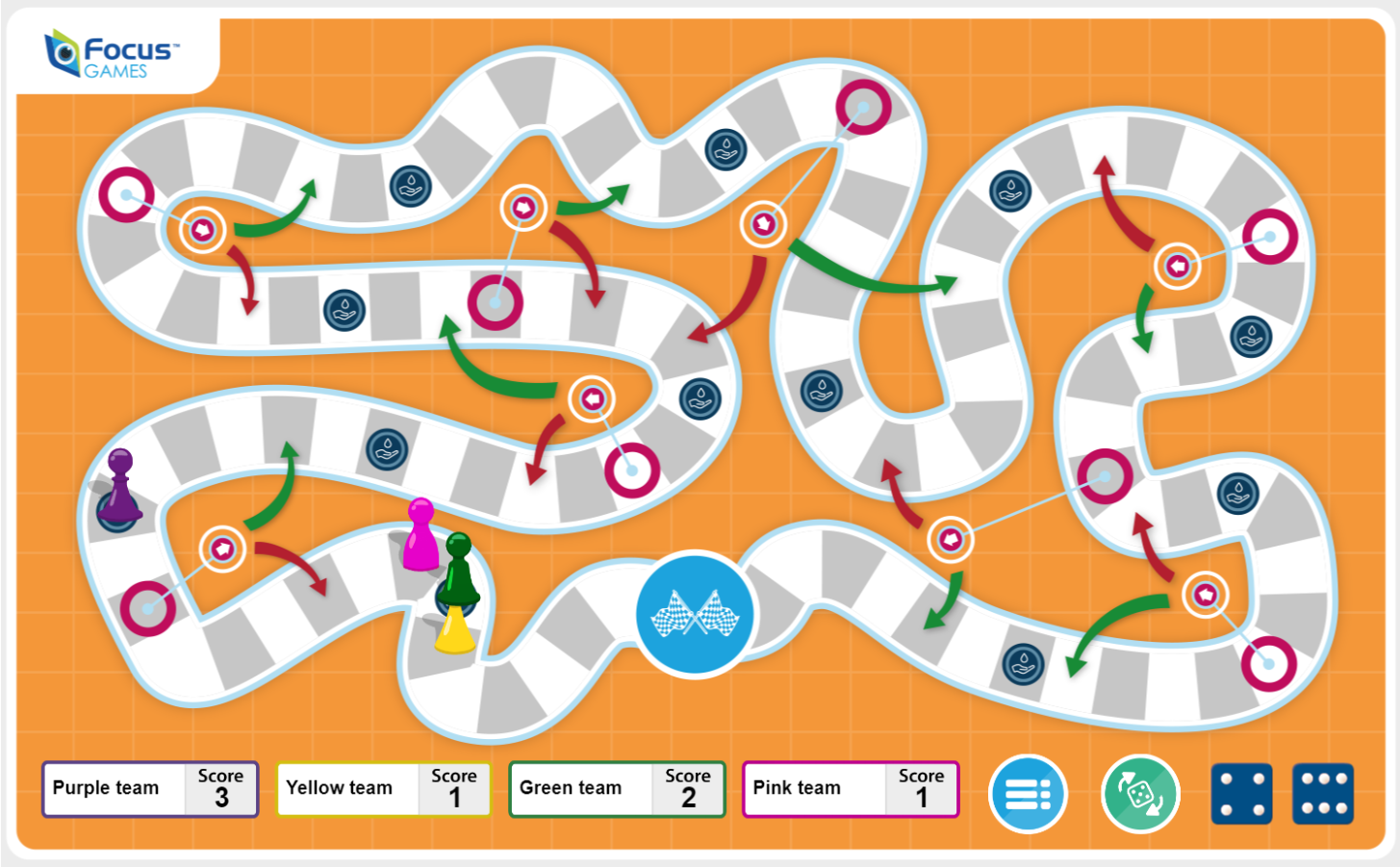Select the Purple team panel
This screenshot has width=1400, height=867.
pos(150,789)
